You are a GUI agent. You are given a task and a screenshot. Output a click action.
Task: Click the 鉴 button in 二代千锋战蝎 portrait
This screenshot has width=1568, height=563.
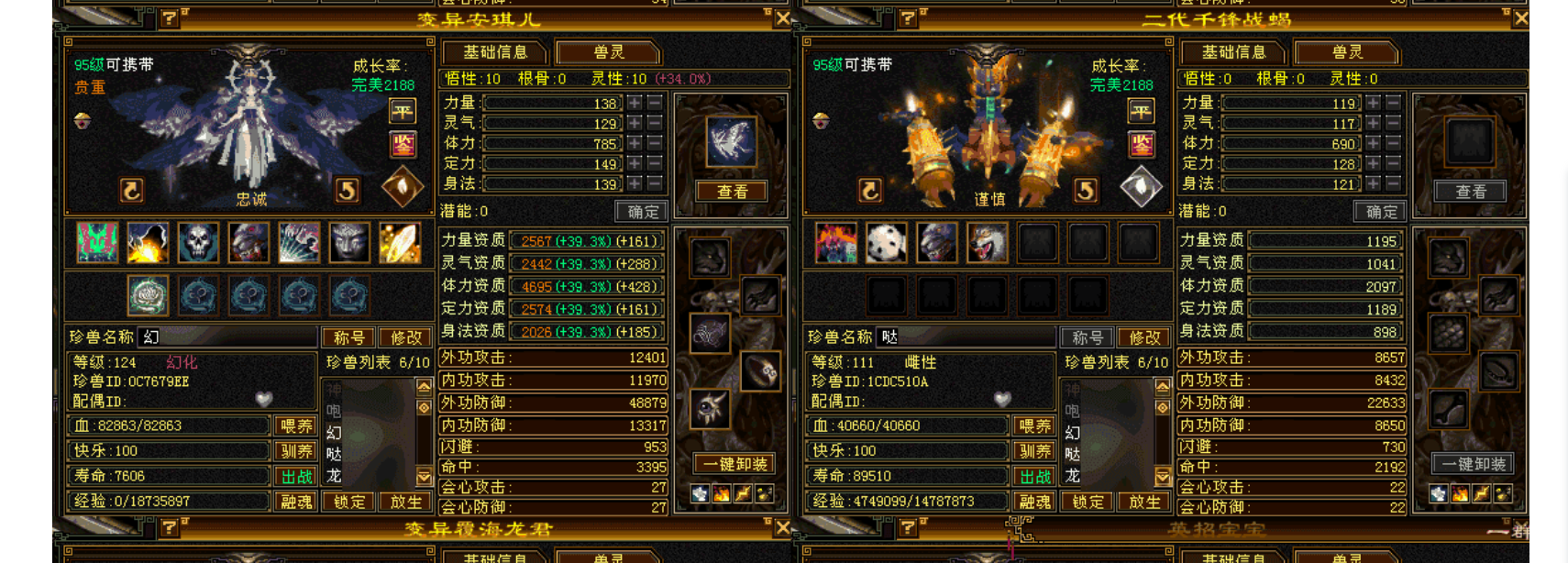(x=1142, y=144)
